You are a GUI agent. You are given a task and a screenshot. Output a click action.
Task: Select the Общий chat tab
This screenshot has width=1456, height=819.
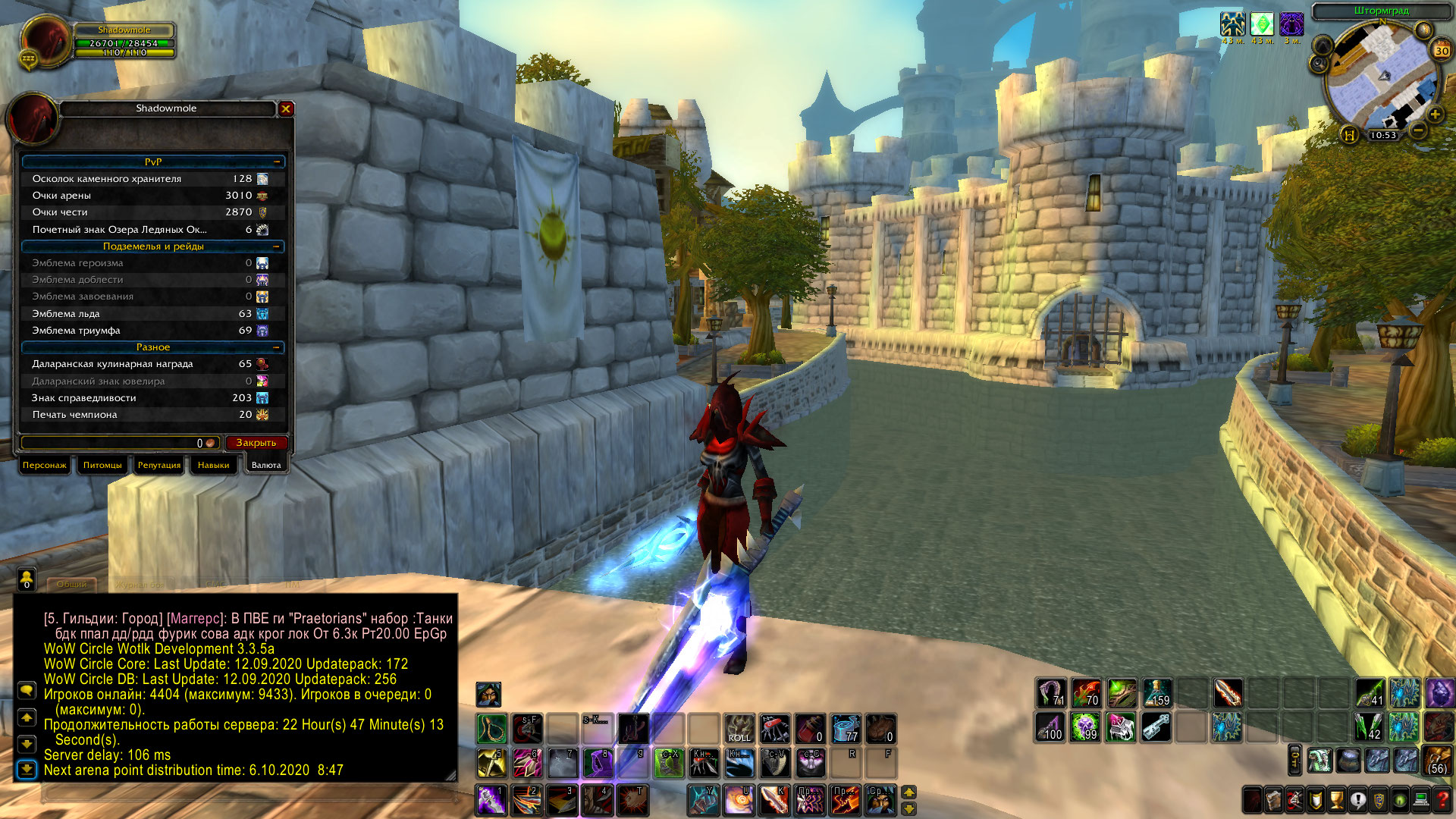(x=72, y=585)
